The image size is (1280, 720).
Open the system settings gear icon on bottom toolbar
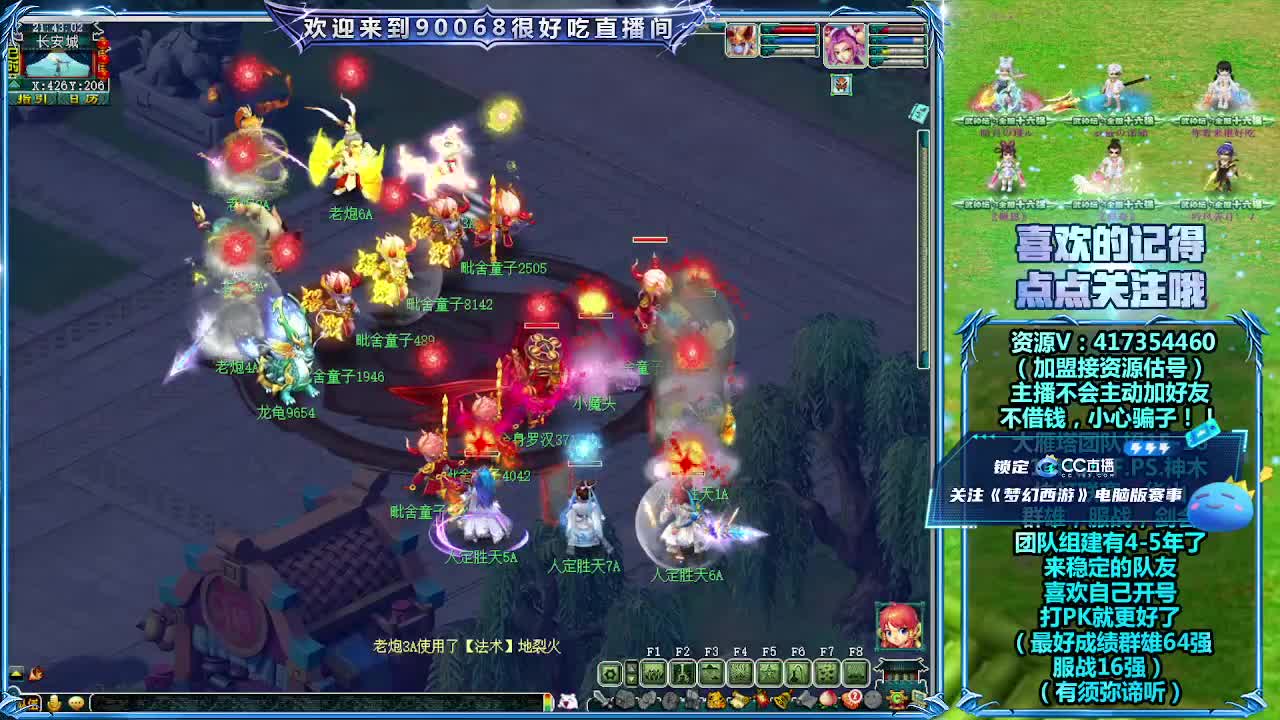pos(609,674)
